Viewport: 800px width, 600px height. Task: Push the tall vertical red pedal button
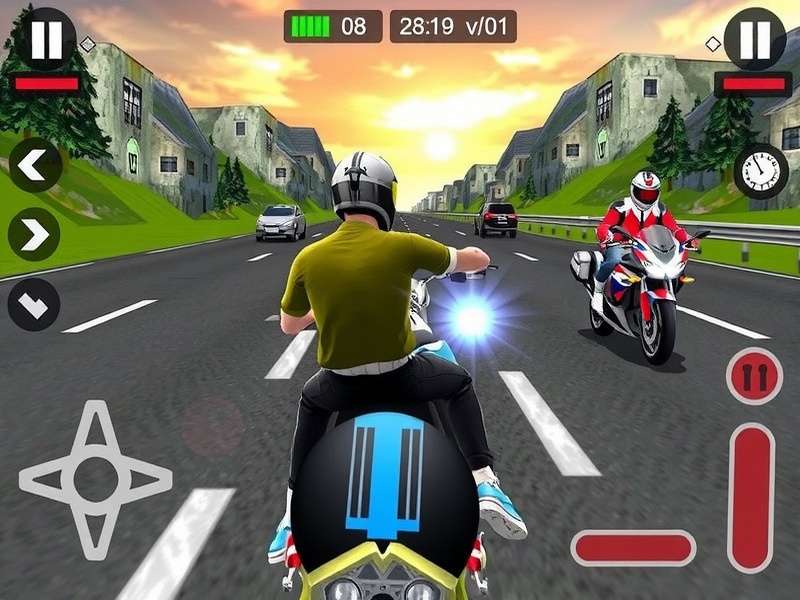point(752,497)
